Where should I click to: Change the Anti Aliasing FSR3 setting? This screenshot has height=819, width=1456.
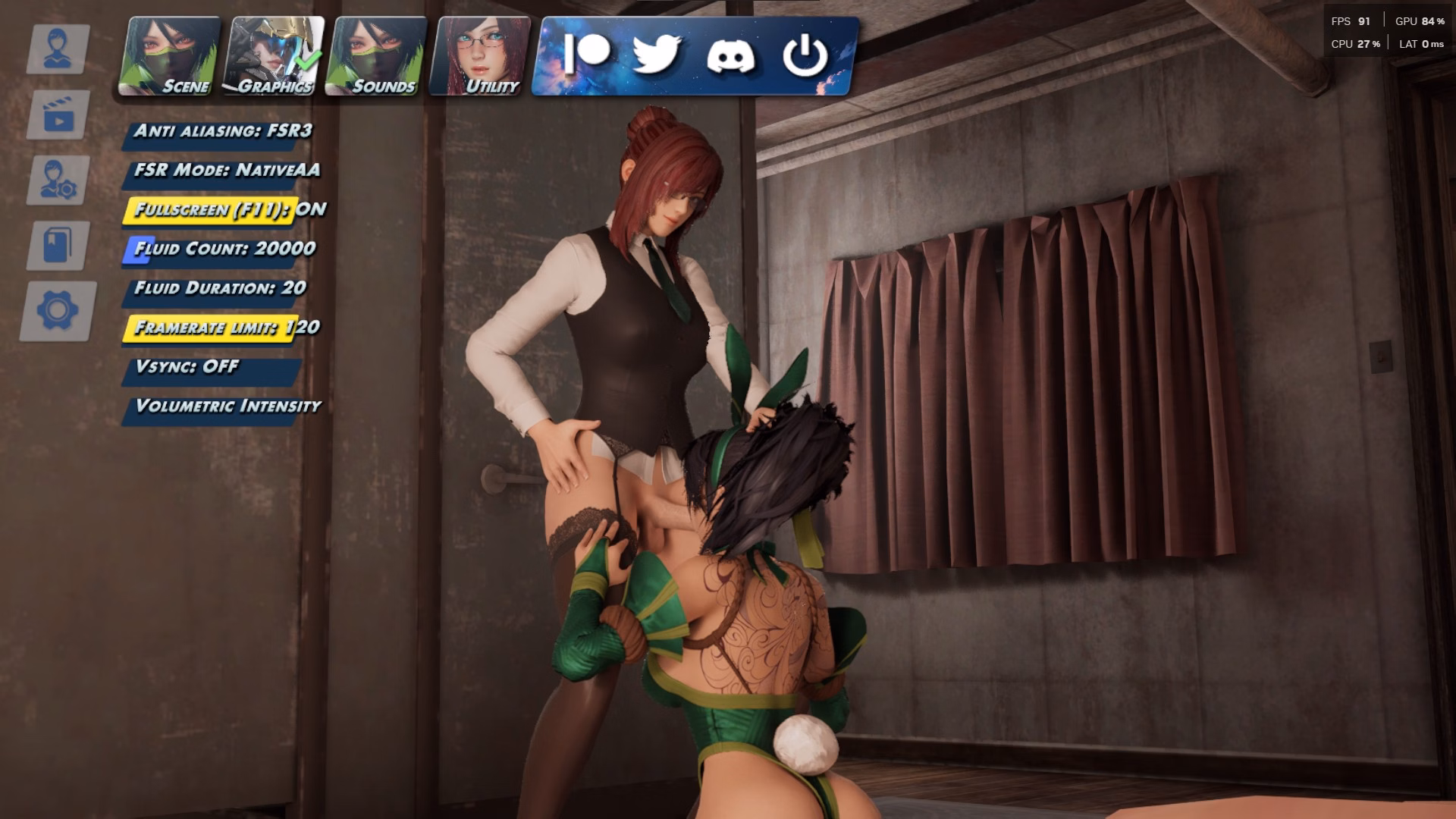[x=222, y=131]
